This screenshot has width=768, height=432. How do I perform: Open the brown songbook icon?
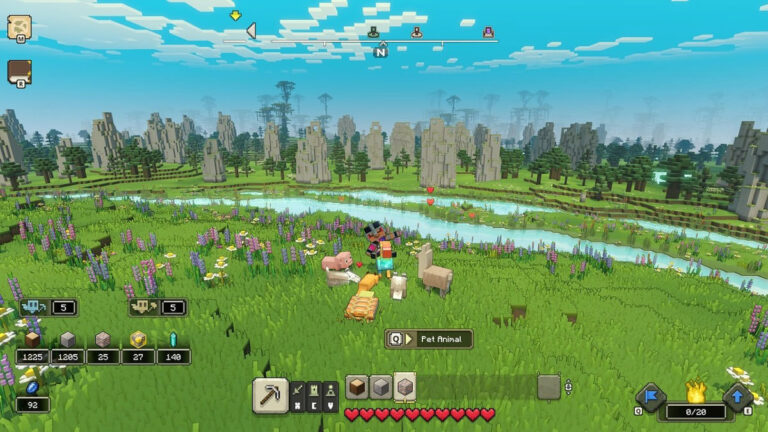coord(19,73)
